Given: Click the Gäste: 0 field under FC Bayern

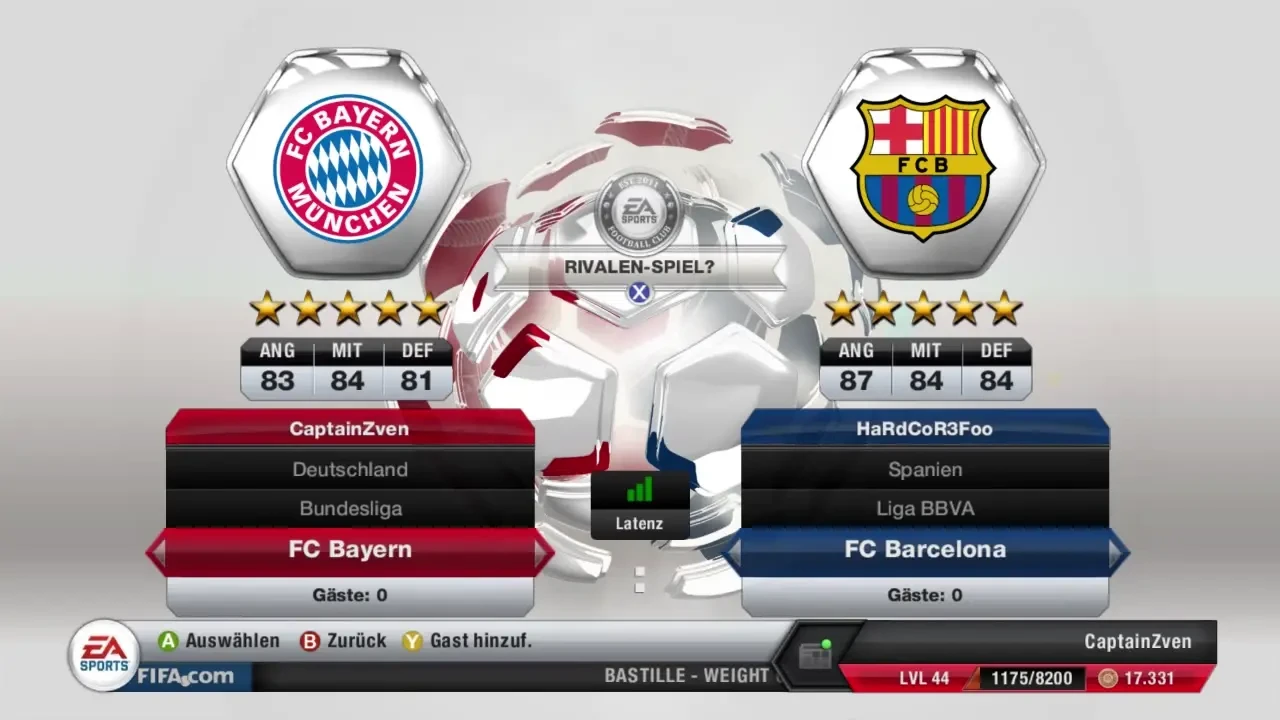Looking at the screenshot, I should 349,594.
